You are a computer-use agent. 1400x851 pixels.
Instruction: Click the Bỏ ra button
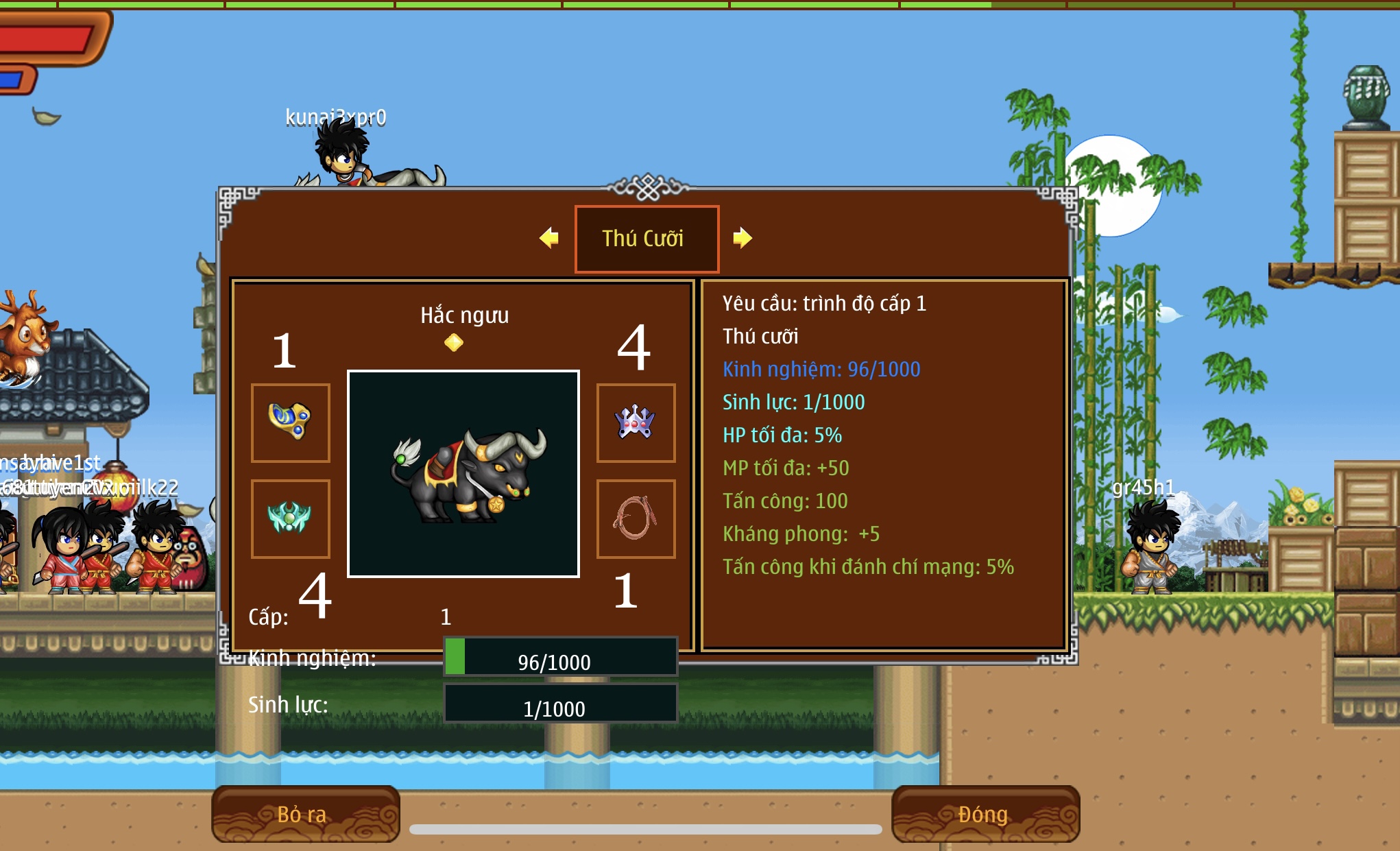305,814
